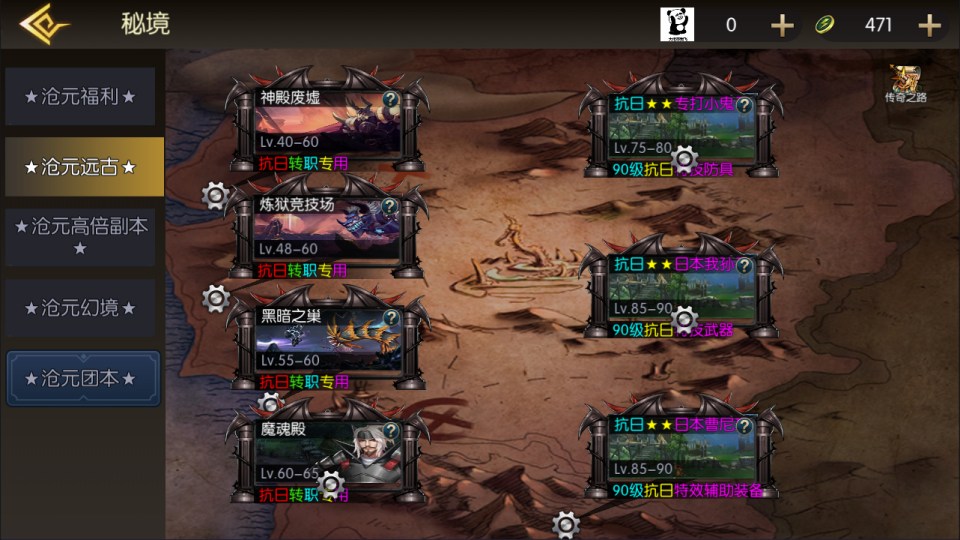Open the 传奇之路 icon

pos(906,84)
